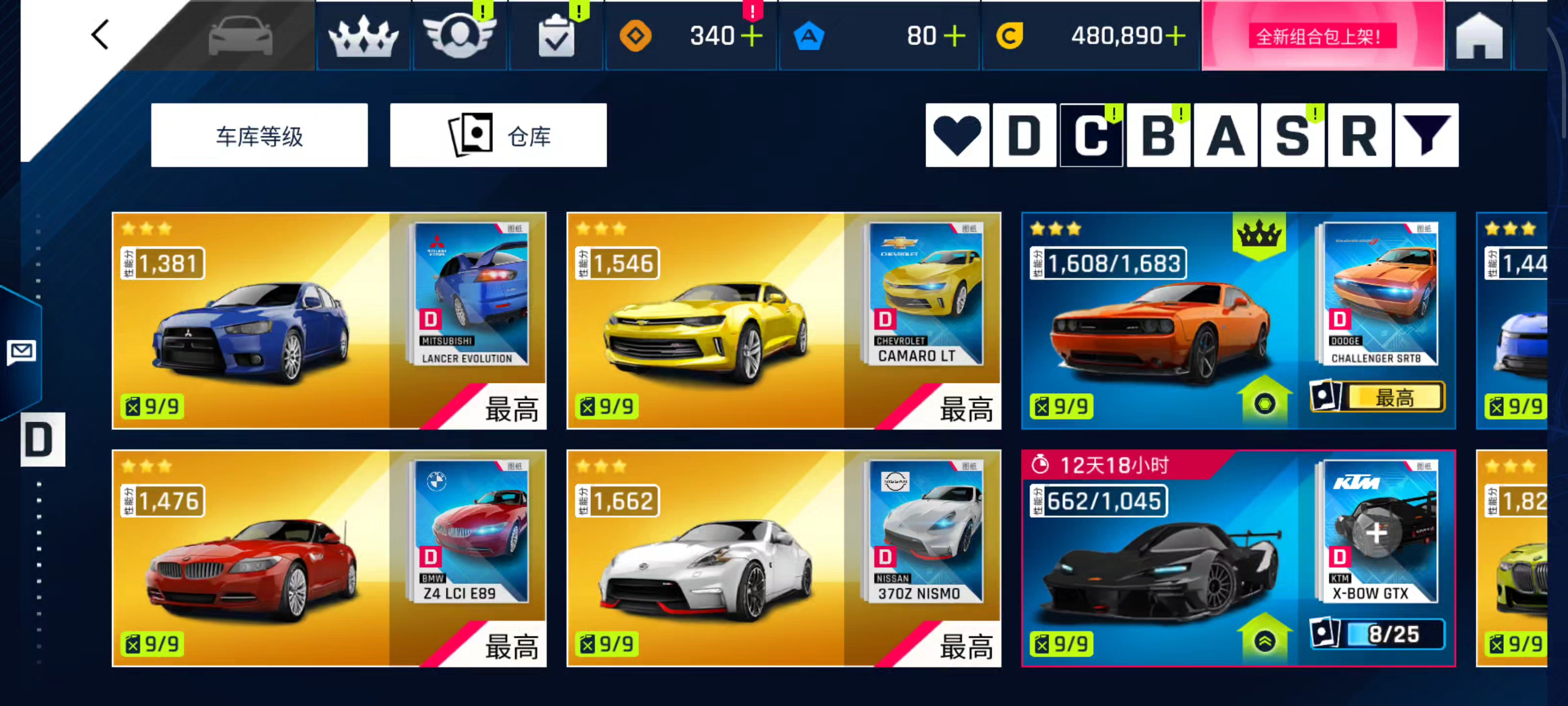Select the Nissan 370Z Nismo card

[784, 558]
